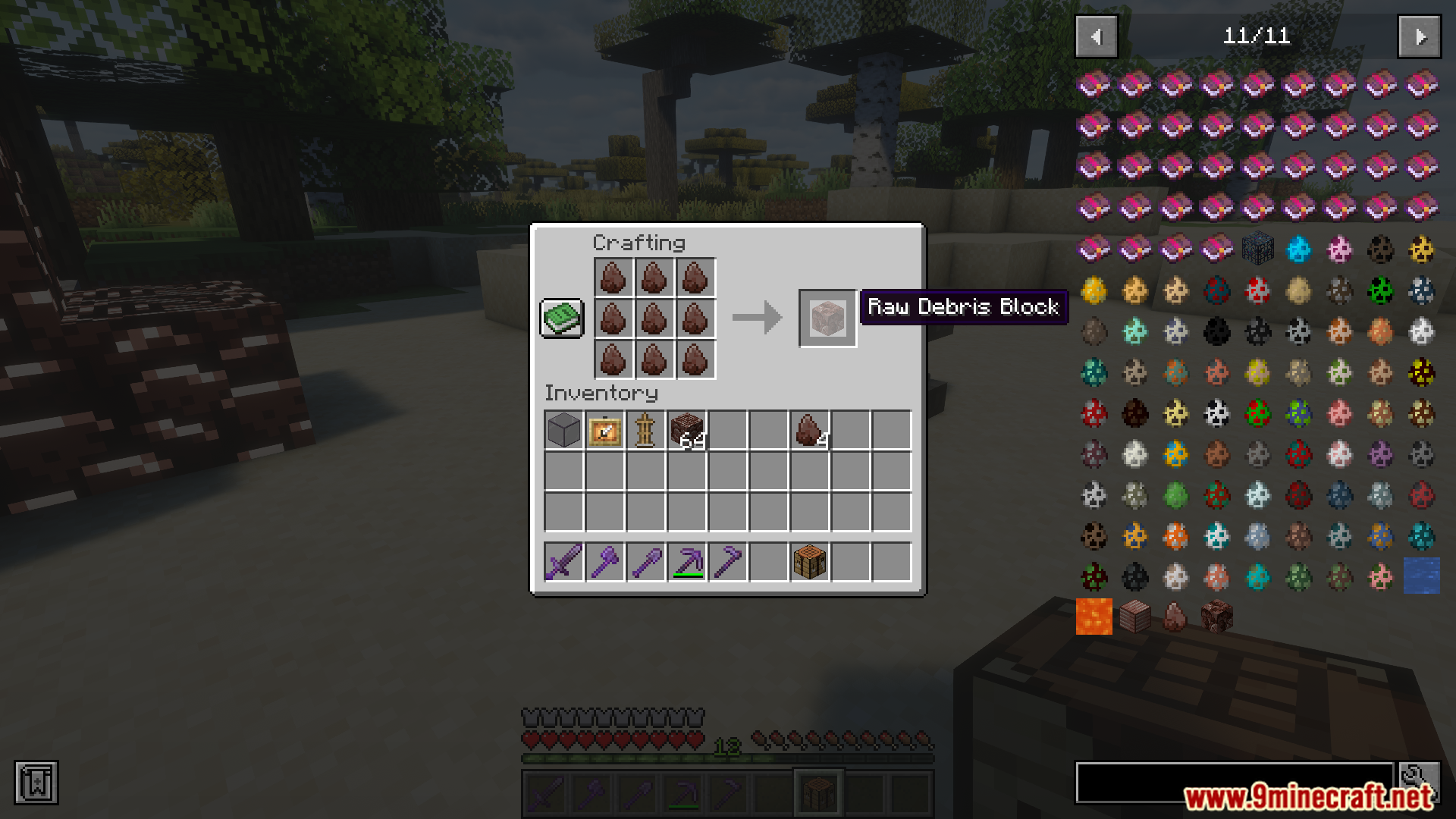Choose the netherite axe in hotbar
Image resolution: width=1456 pixels, height=819 pixels.
pos(604,563)
